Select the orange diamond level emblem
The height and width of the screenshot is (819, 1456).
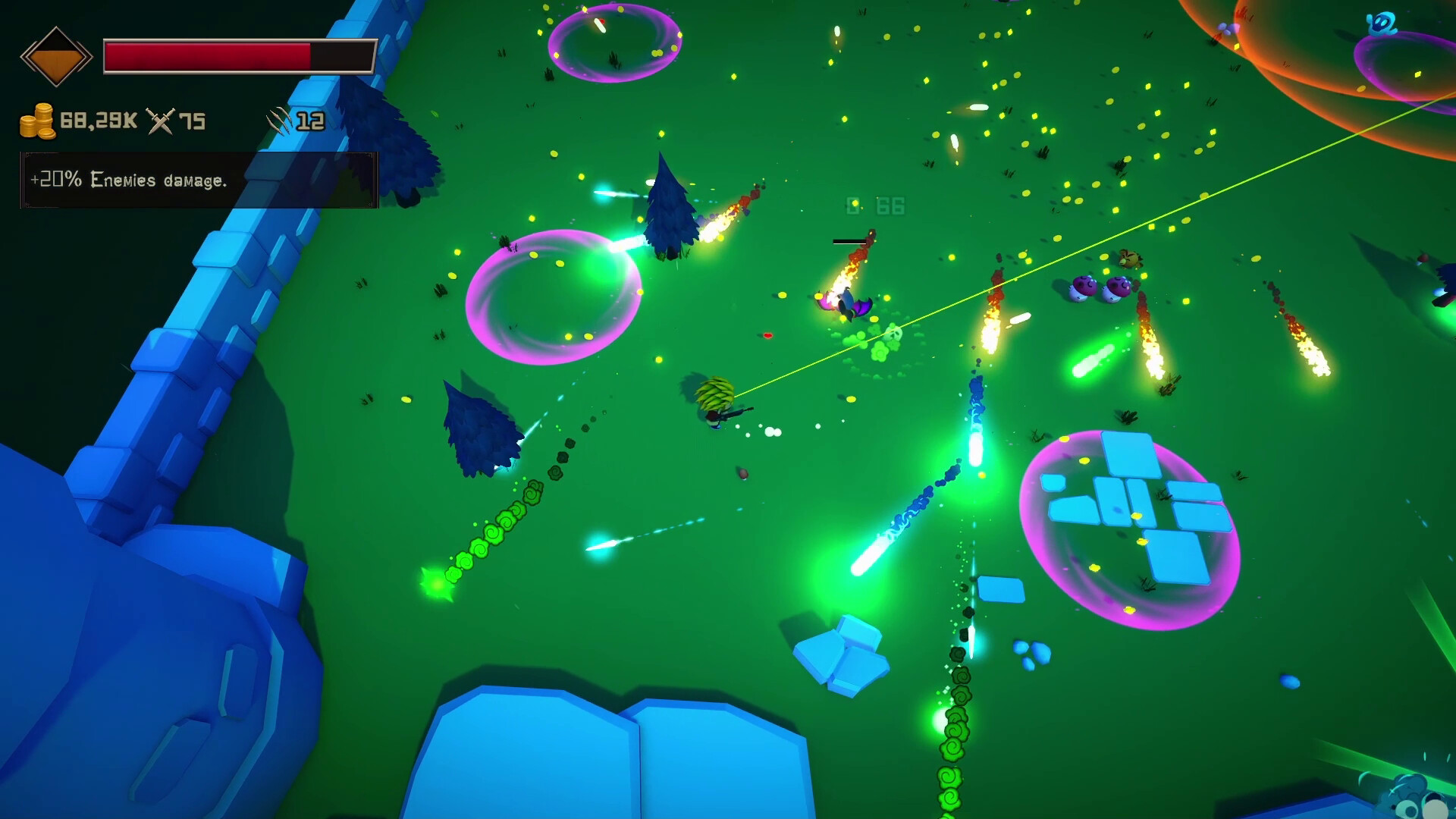[56, 56]
